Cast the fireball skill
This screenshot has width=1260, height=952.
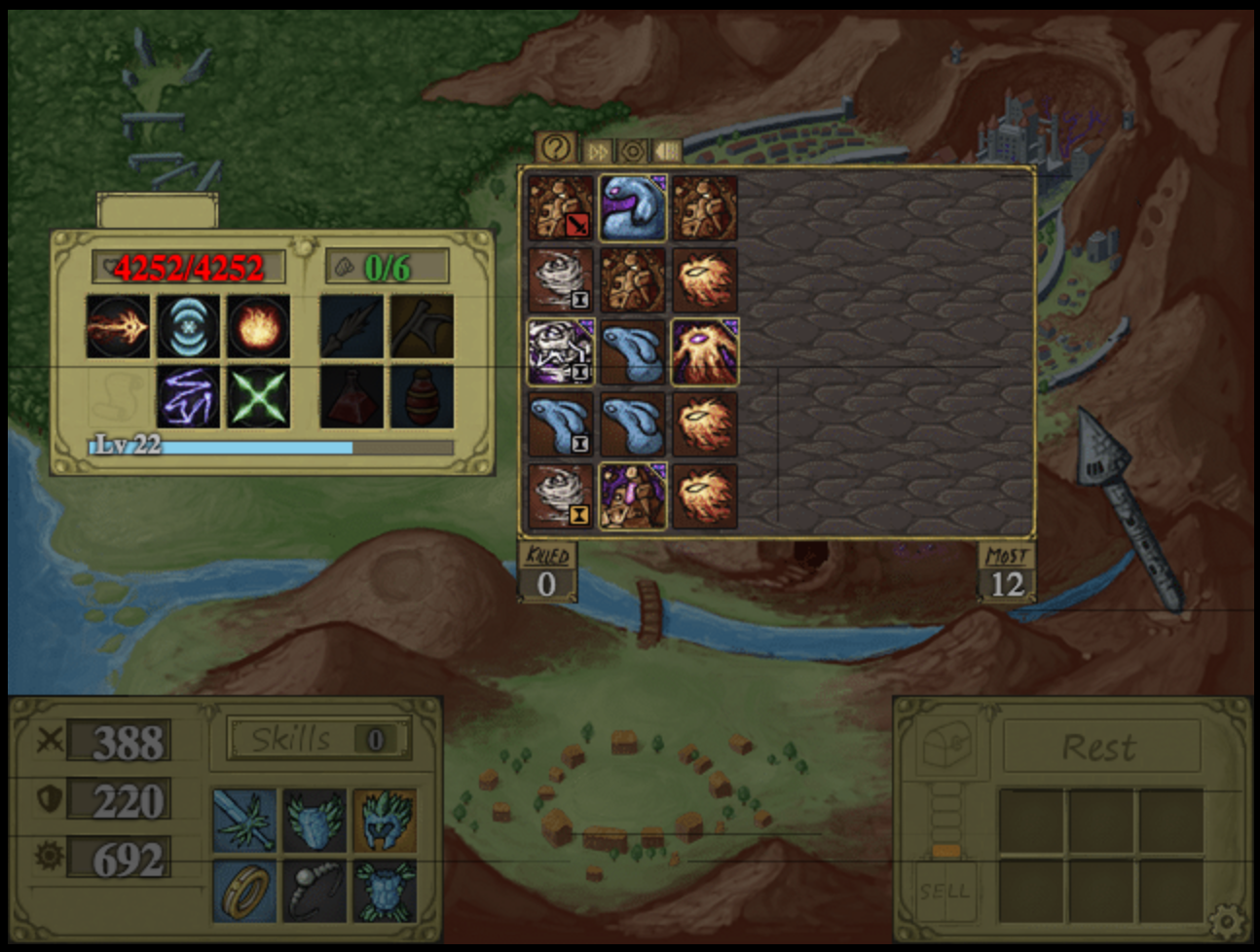[259, 326]
